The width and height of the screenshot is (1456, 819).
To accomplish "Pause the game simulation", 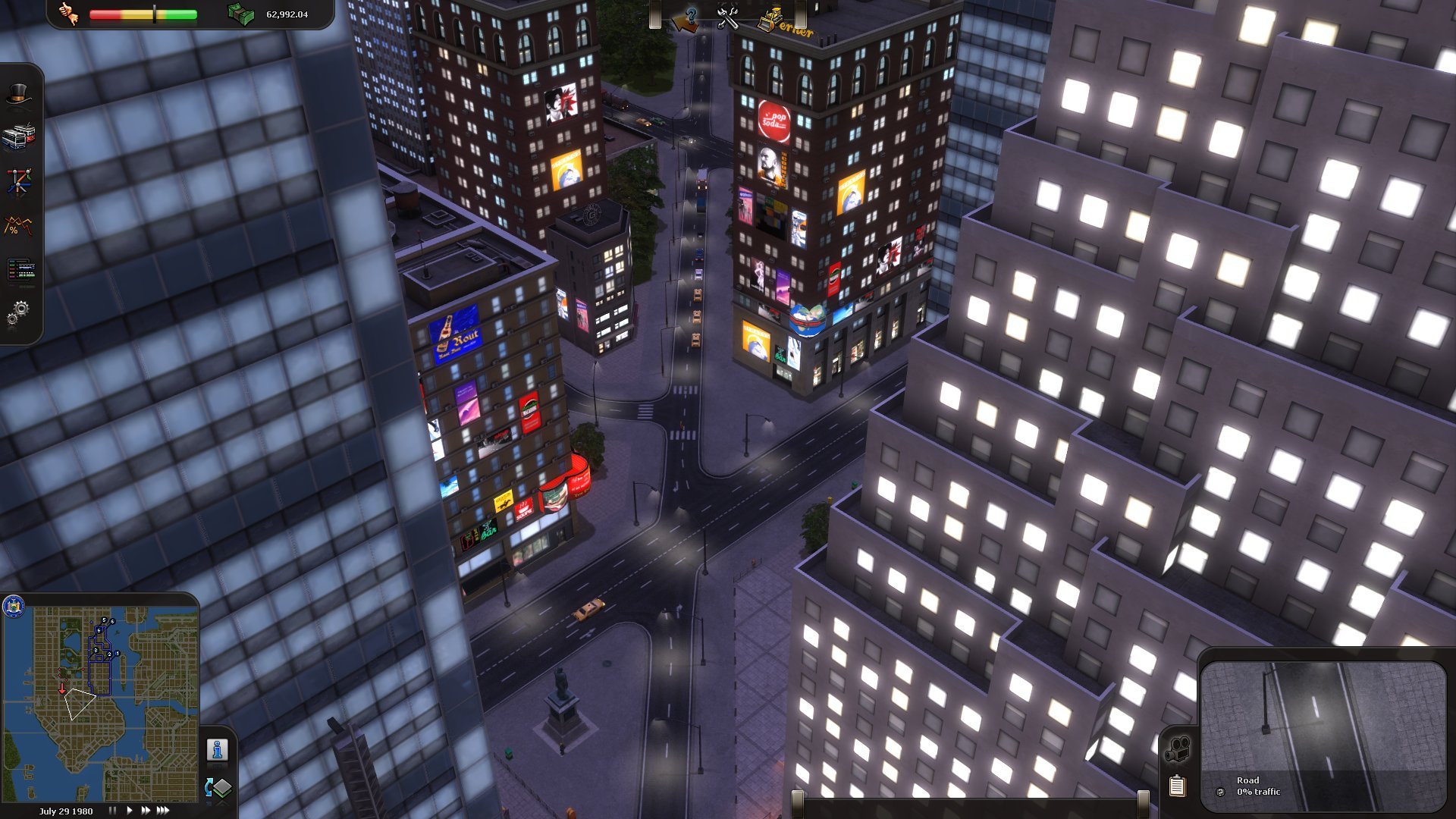I will click(x=112, y=811).
